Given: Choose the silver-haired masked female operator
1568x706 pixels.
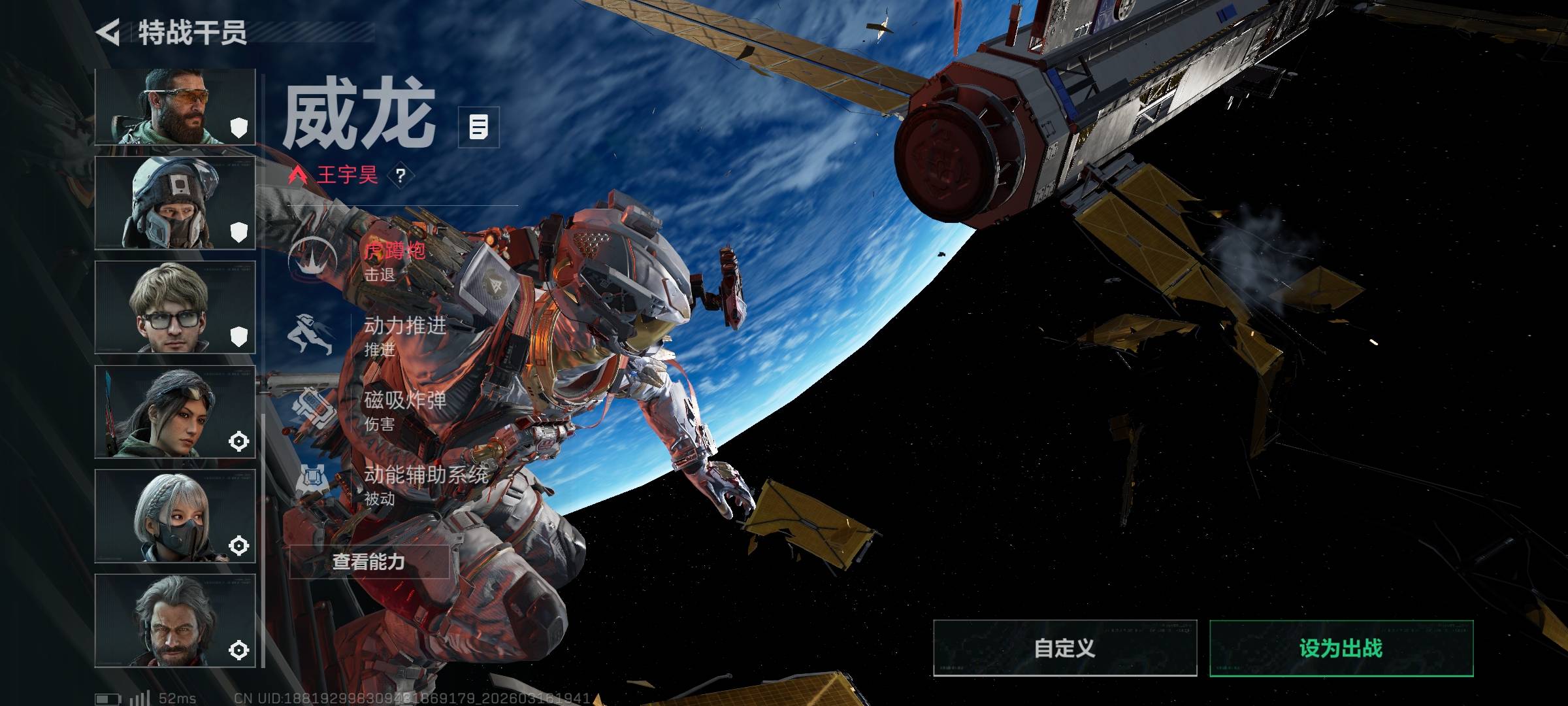Looking at the screenshot, I should pyautogui.click(x=175, y=516).
